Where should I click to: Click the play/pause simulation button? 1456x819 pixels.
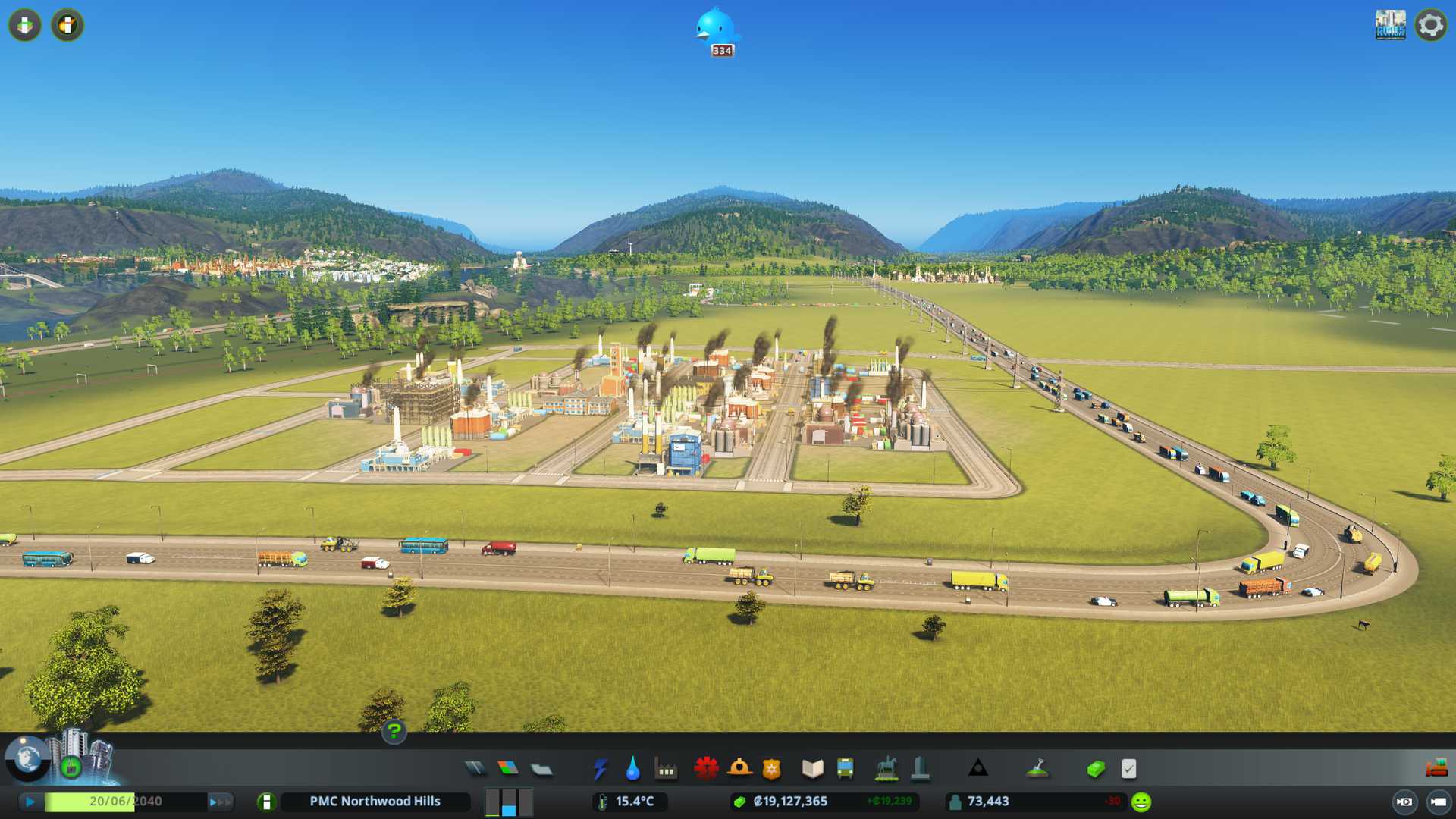[x=30, y=802]
